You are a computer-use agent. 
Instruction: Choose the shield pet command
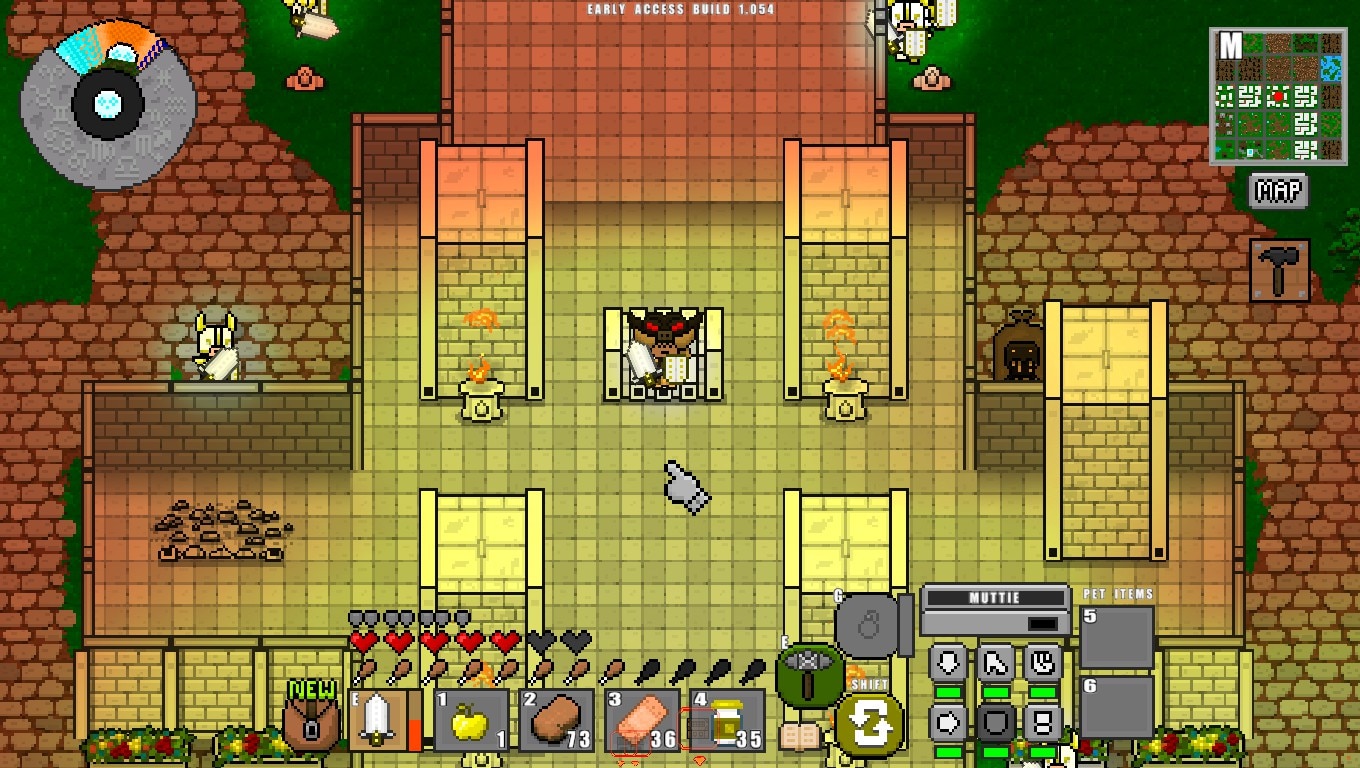995,722
